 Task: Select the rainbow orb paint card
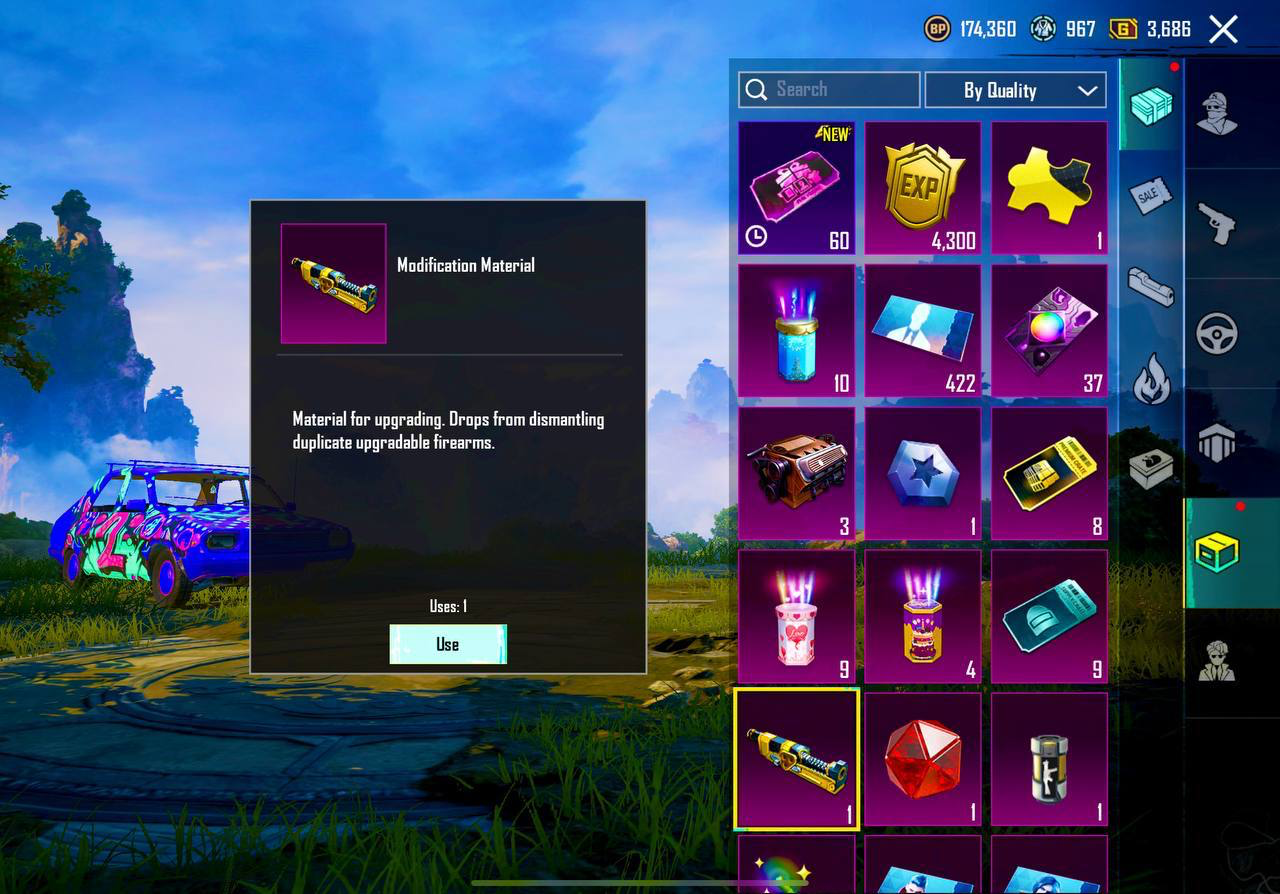tap(1049, 331)
